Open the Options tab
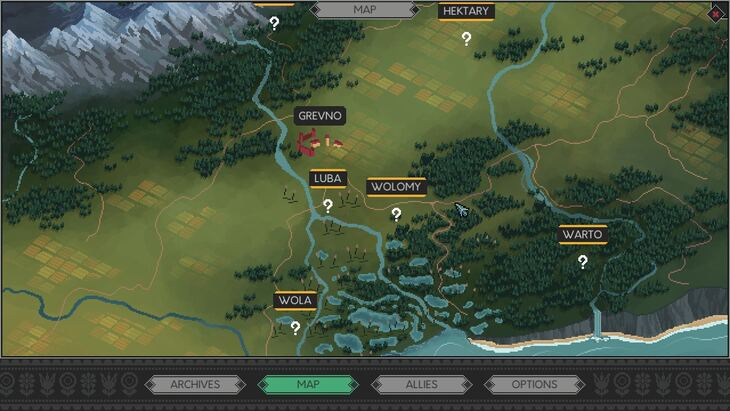 [534, 384]
